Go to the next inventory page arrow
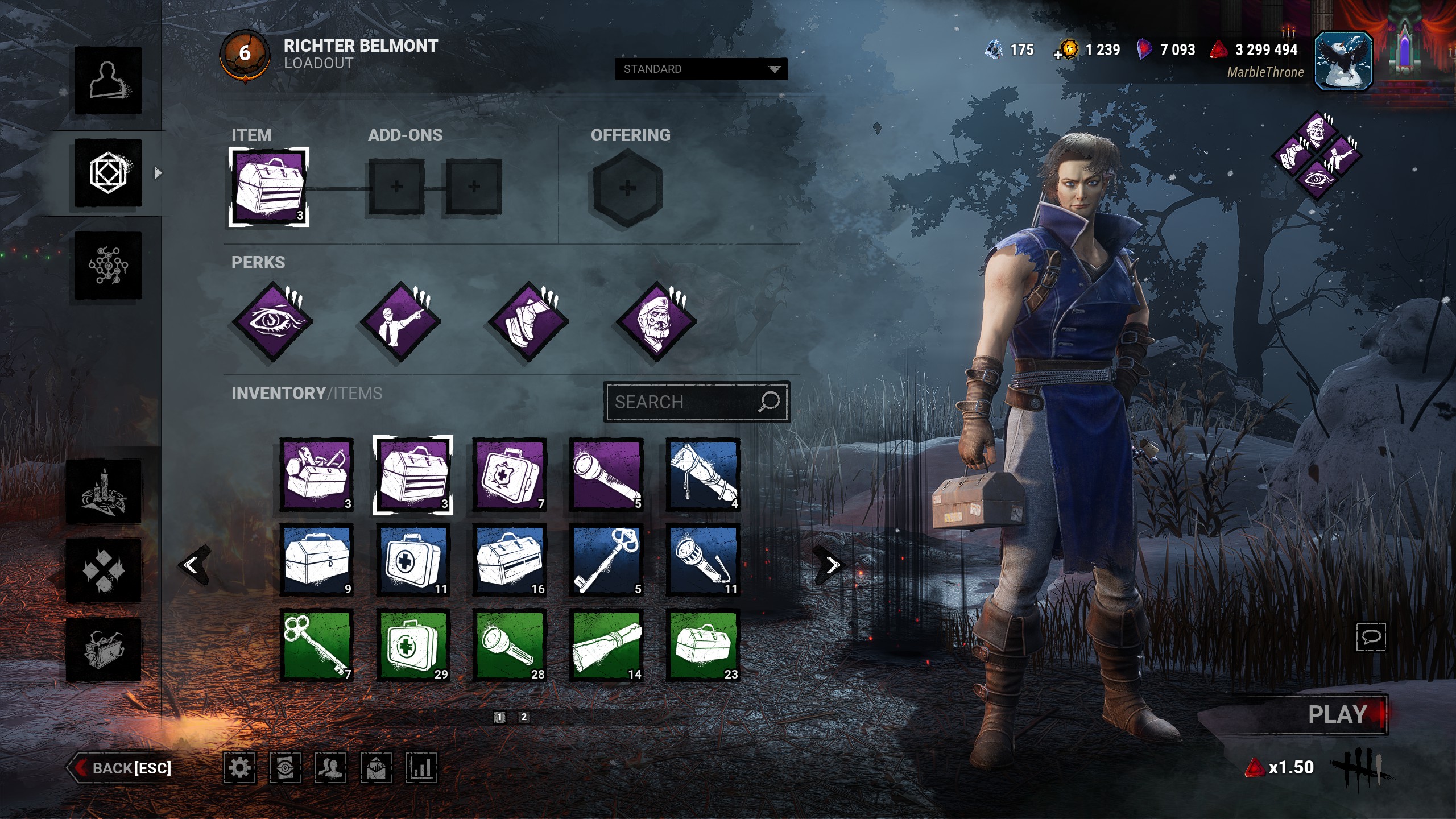1456x819 pixels. [832, 565]
